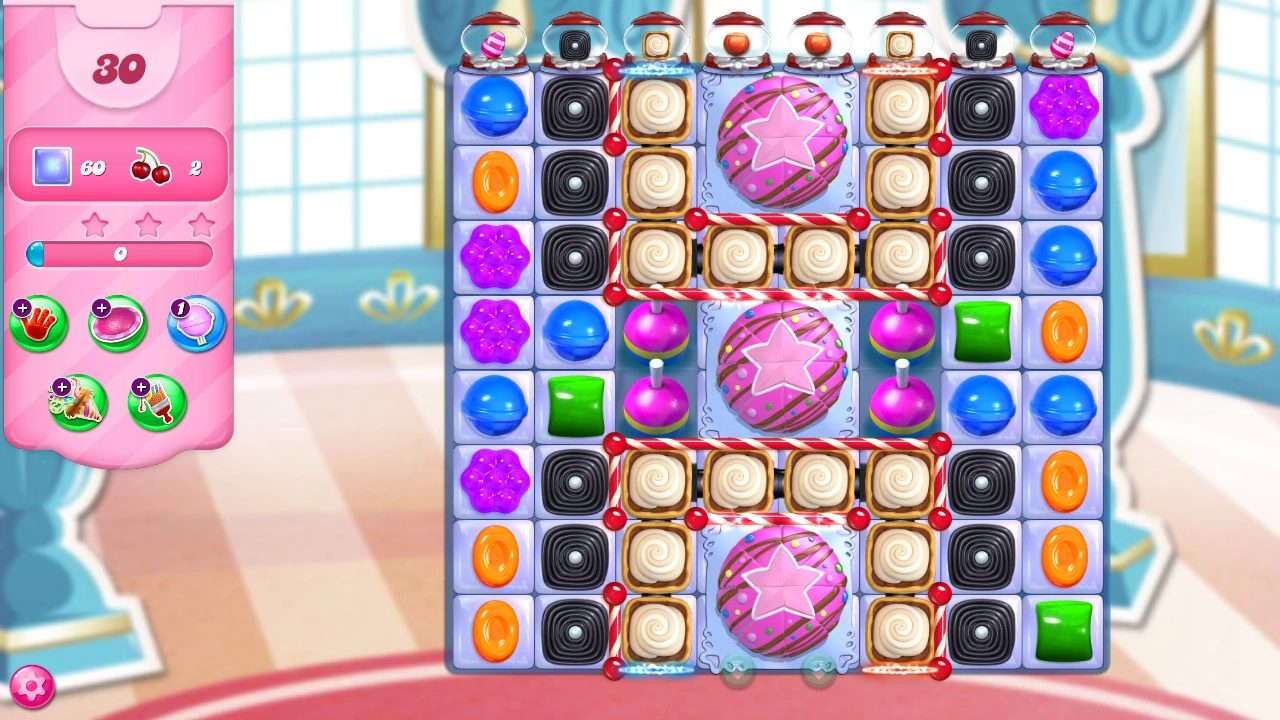Image resolution: width=1280 pixels, height=720 pixels.
Task: Click a white swirl meringue block
Action: click(x=657, y=107)
